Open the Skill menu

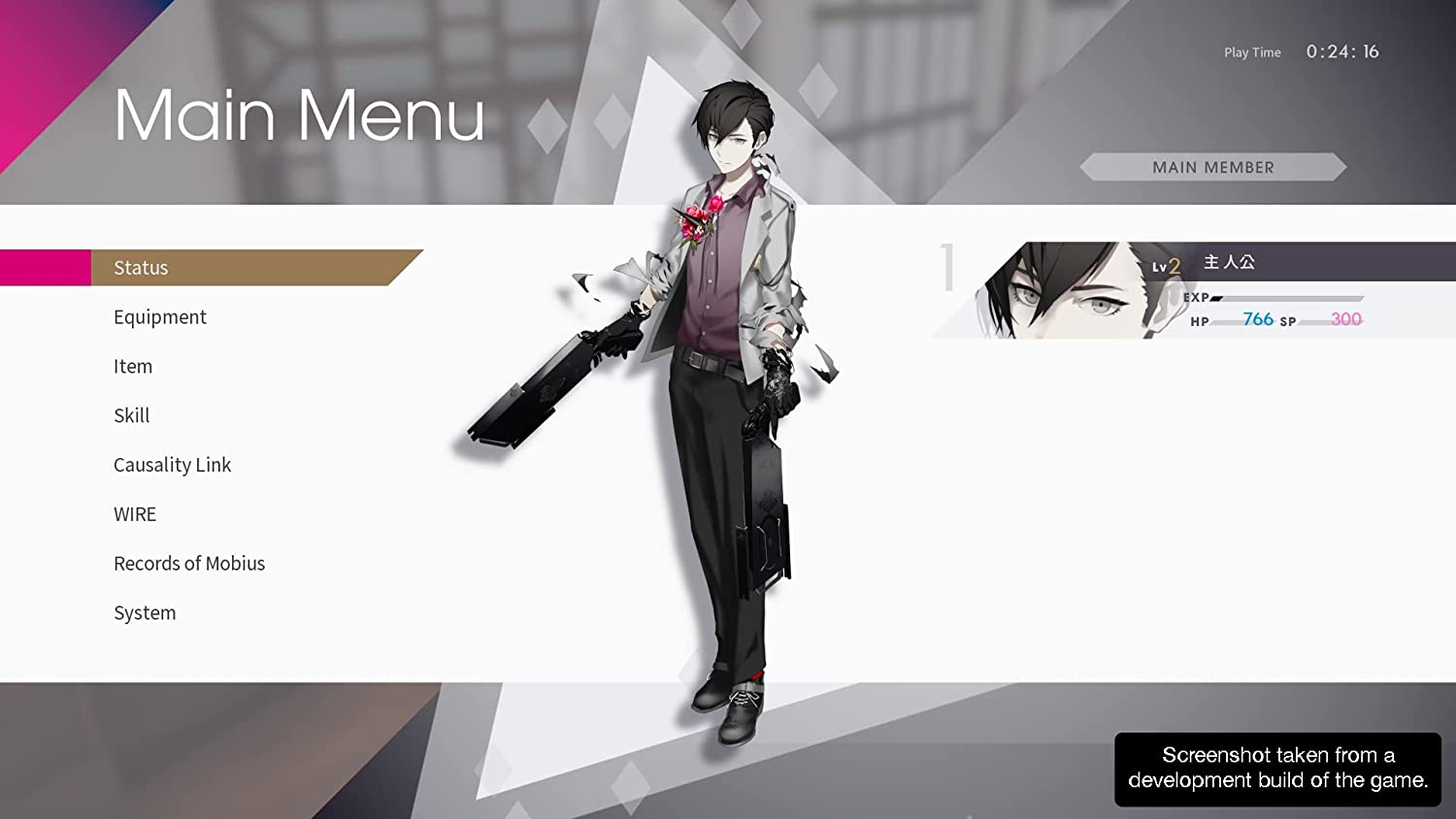coord(131,415)
